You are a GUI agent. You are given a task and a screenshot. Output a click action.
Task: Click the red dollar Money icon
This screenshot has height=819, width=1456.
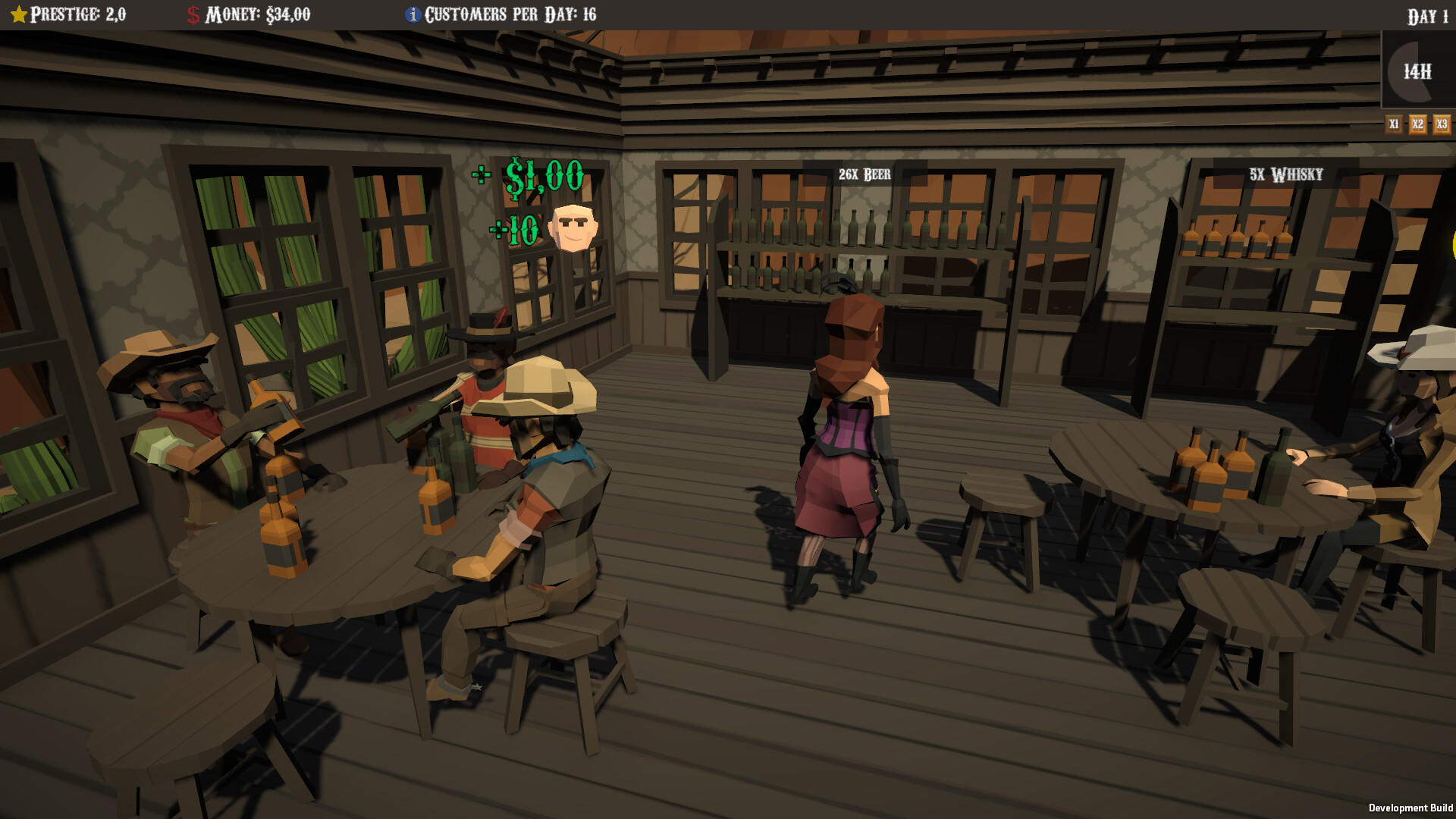click(x=192, y=14)
